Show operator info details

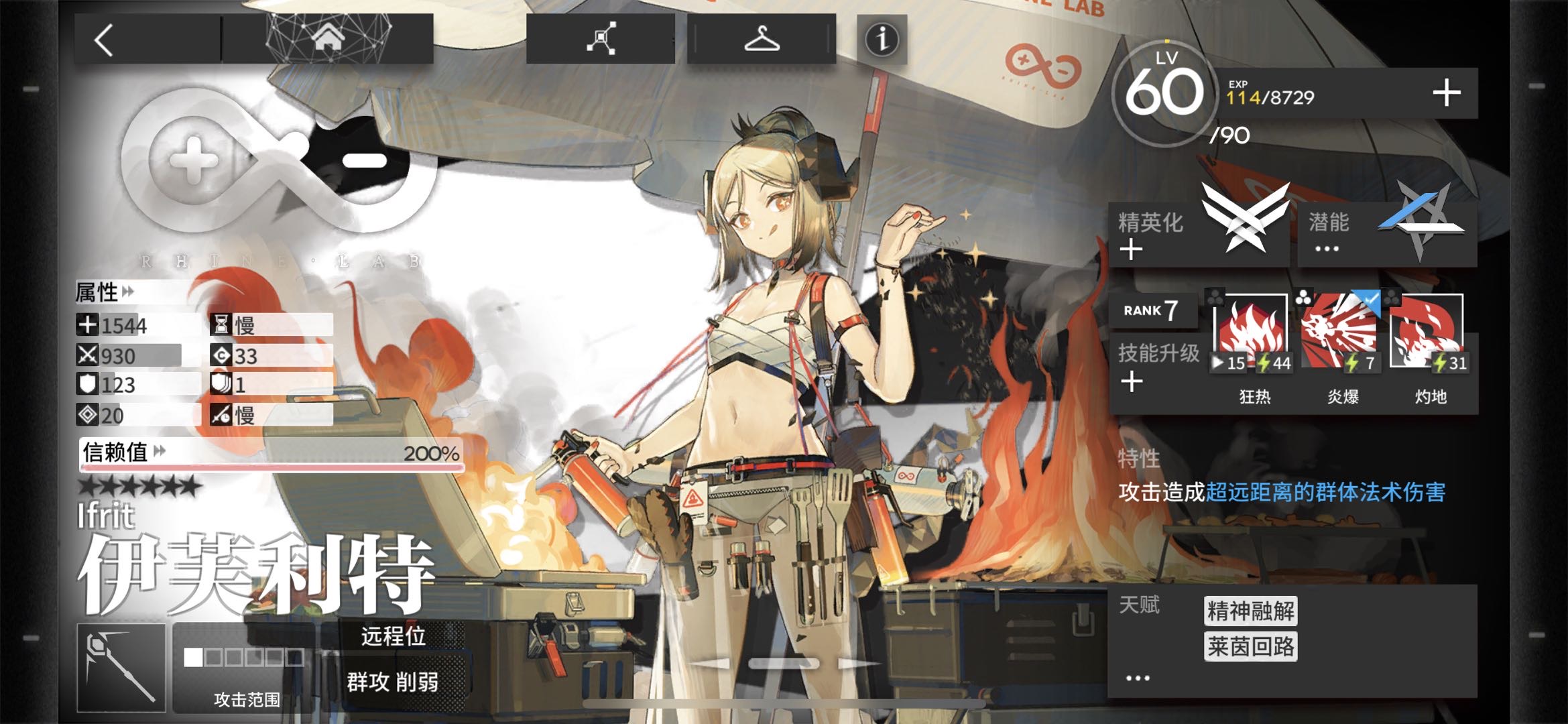(882, 40)
